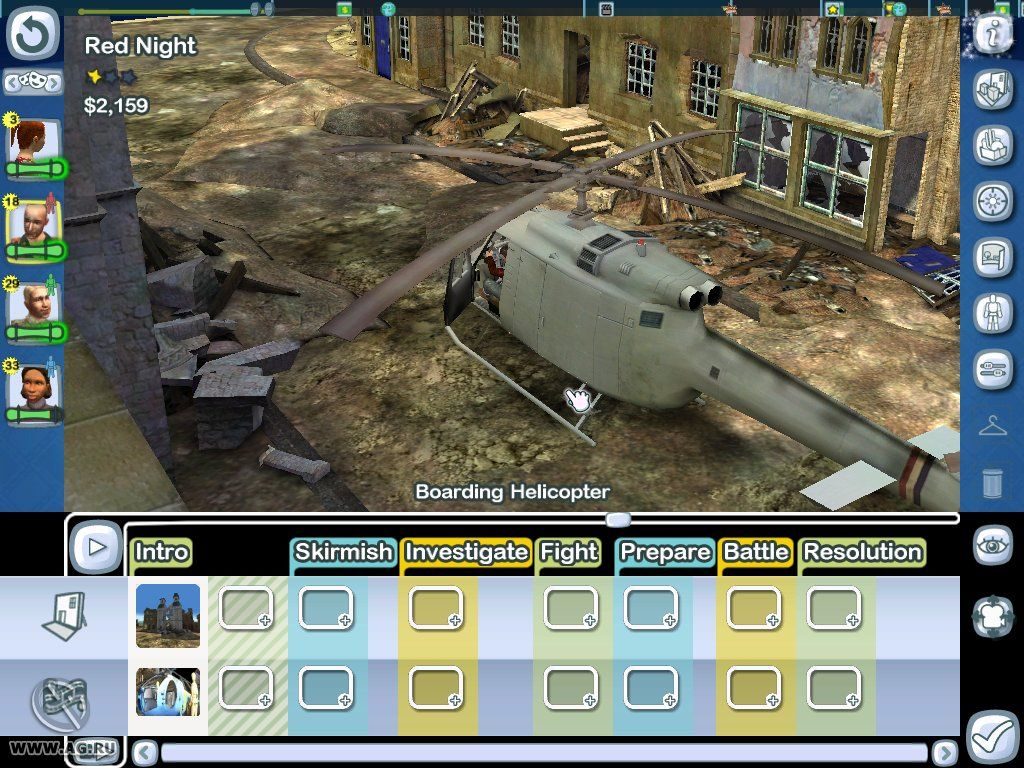
Task: Choose the Battle section
Action: 756,553
